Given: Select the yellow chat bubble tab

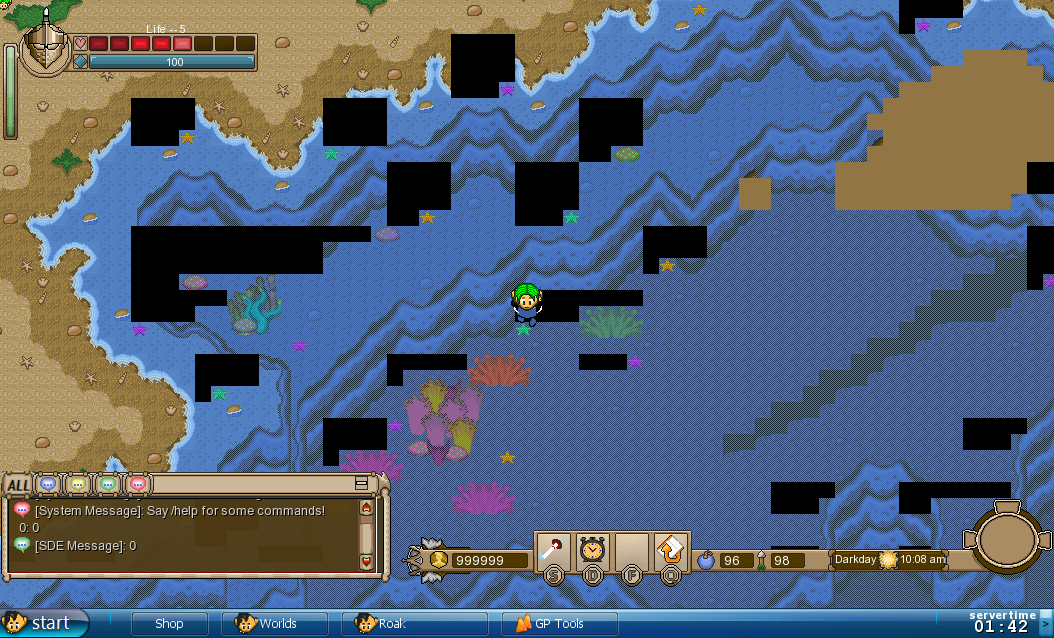Looking at the screenshot, I should (x=78, y=485).
